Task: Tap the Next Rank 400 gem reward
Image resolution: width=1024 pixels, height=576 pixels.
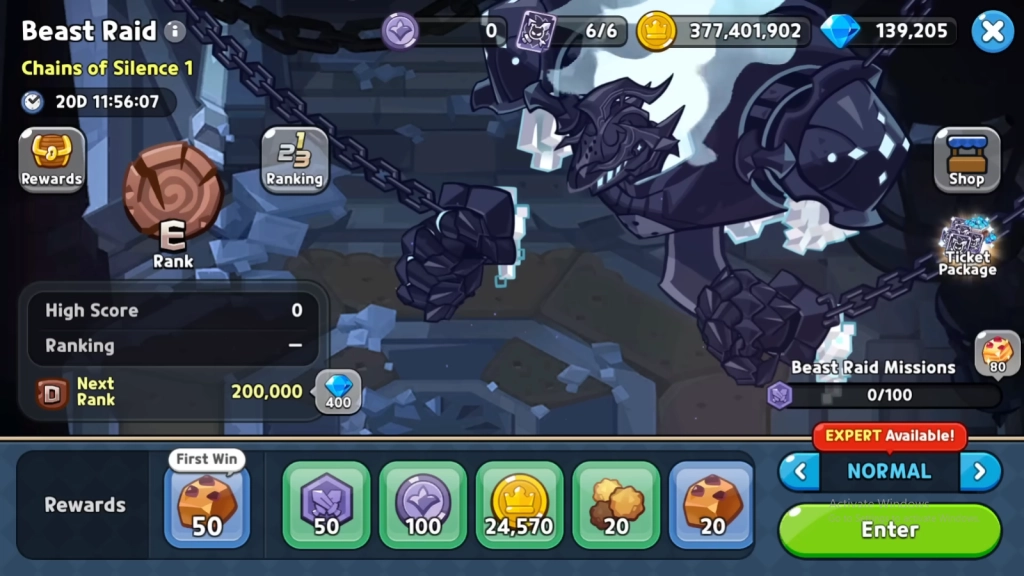Action: pos(339,391)
